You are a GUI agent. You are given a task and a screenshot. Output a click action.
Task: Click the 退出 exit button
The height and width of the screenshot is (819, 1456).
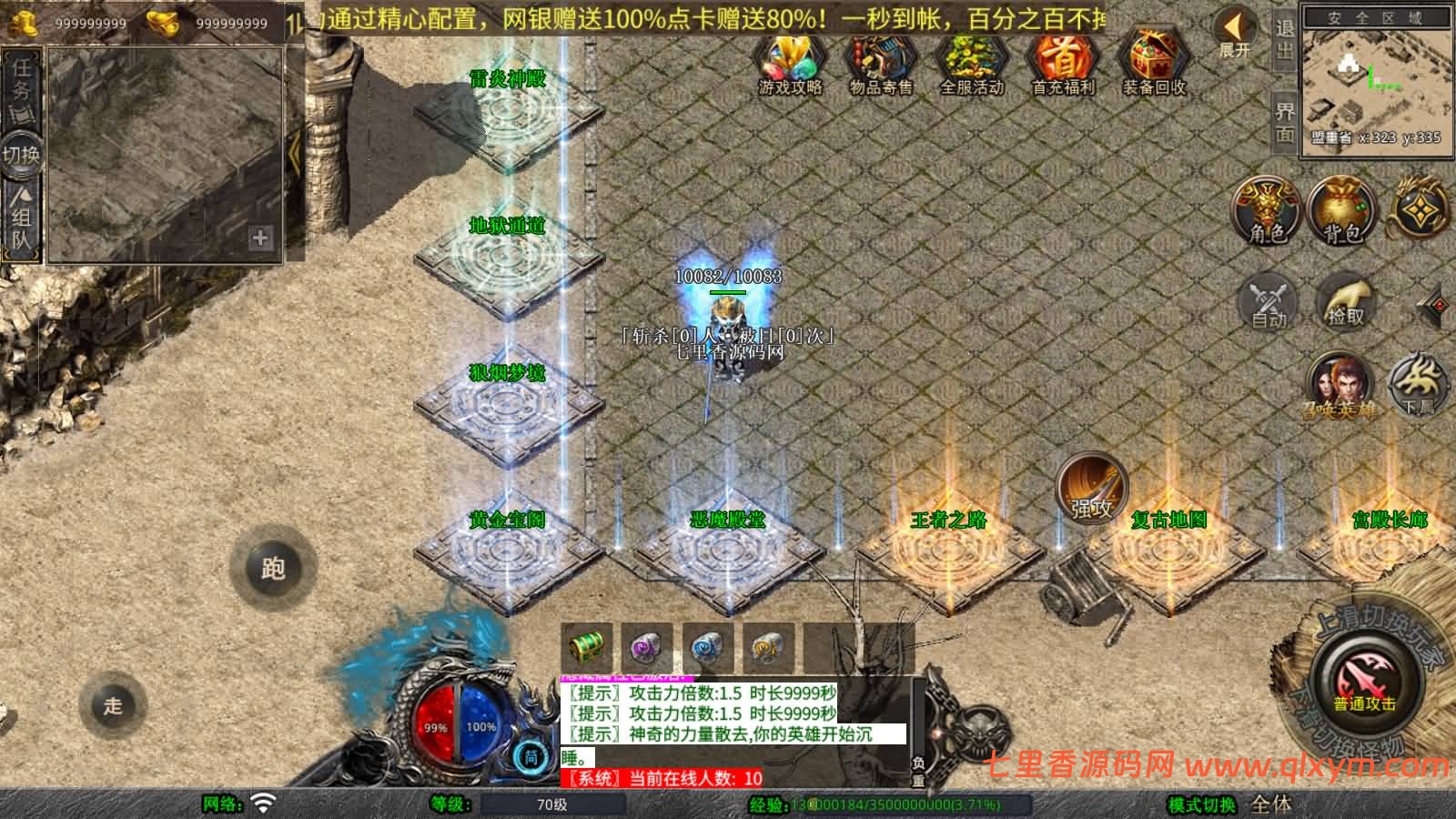coord(1284,38)
